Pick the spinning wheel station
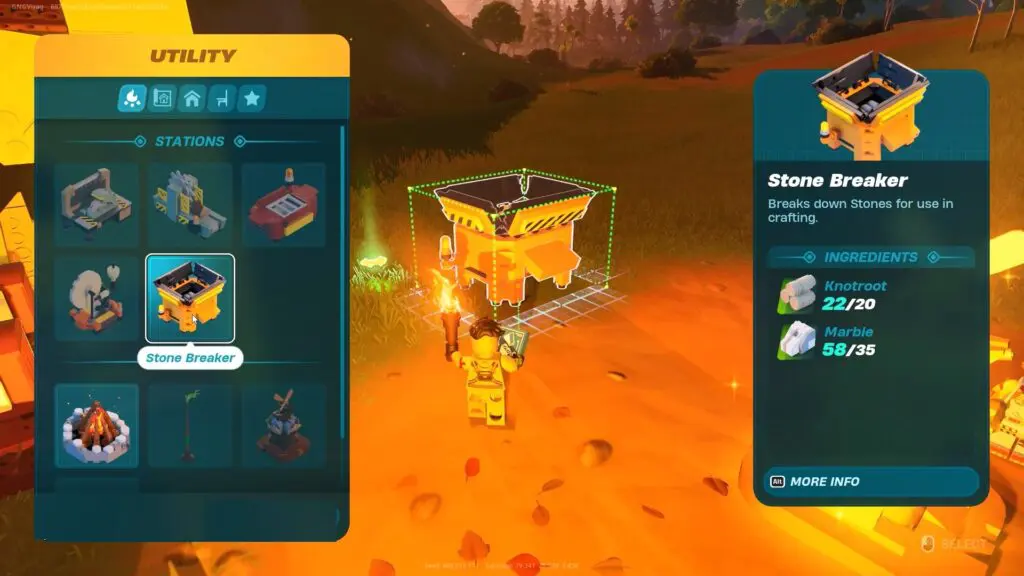This screenshot has width=1024, height=576. coord(96,298)
